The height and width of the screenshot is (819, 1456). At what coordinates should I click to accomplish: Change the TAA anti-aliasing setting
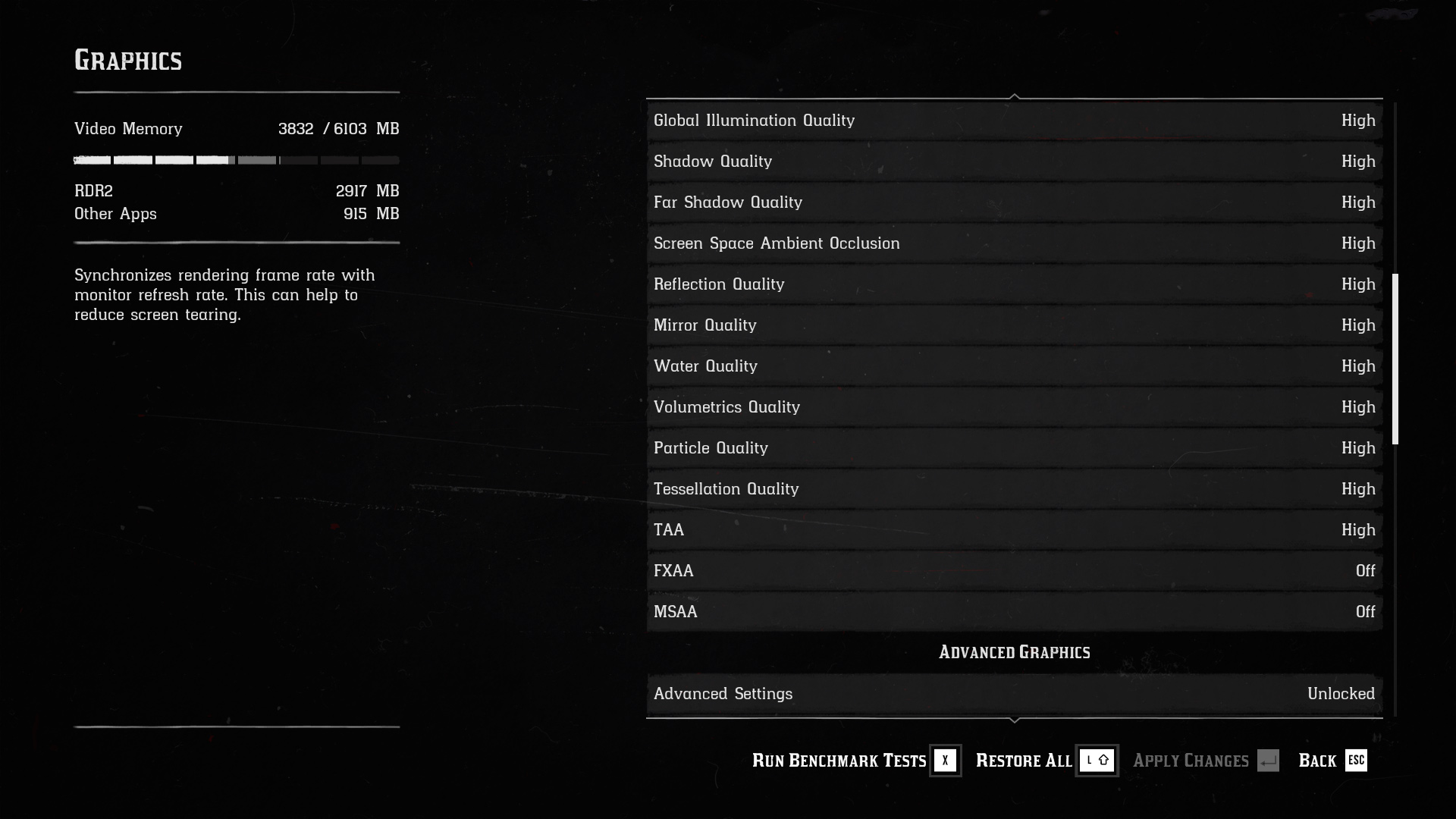coord(1014,530)
